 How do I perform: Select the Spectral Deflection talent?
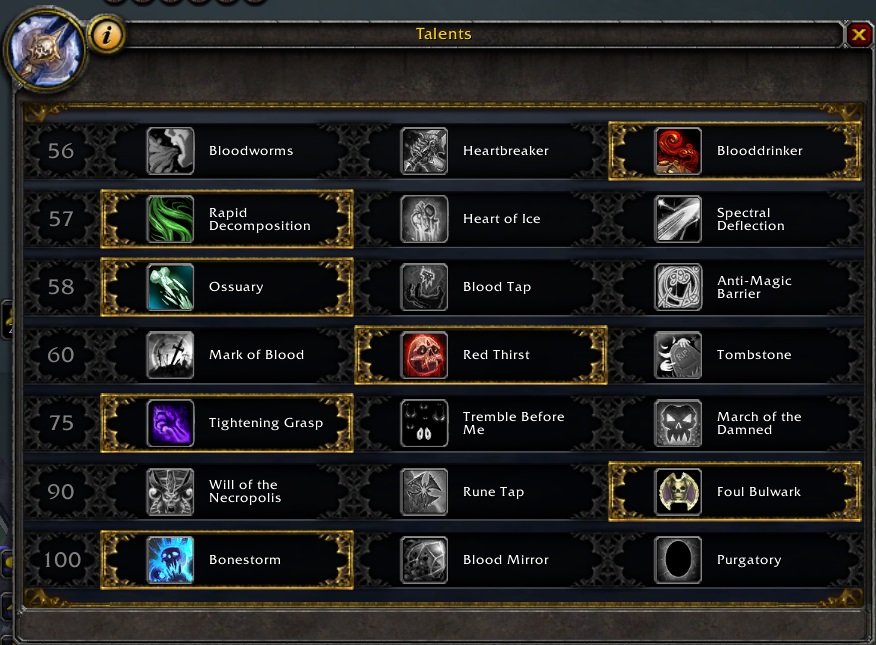(x=735, y=219)
